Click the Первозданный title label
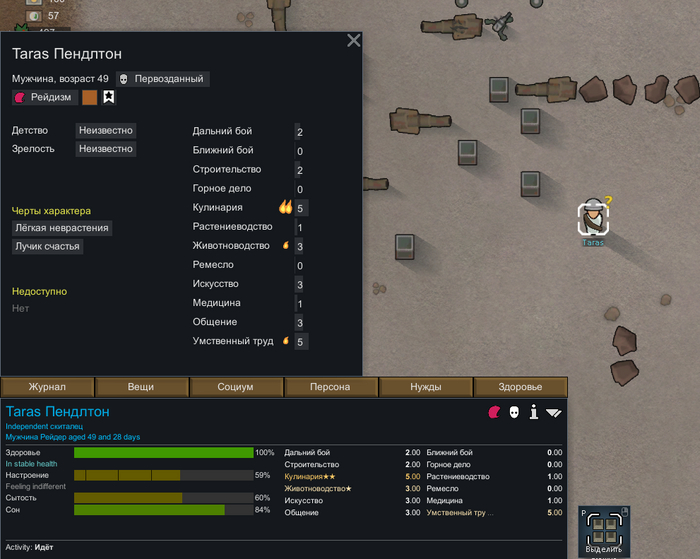Image resolution: width=700 pixels, height=559 pixels. (163, 78)
